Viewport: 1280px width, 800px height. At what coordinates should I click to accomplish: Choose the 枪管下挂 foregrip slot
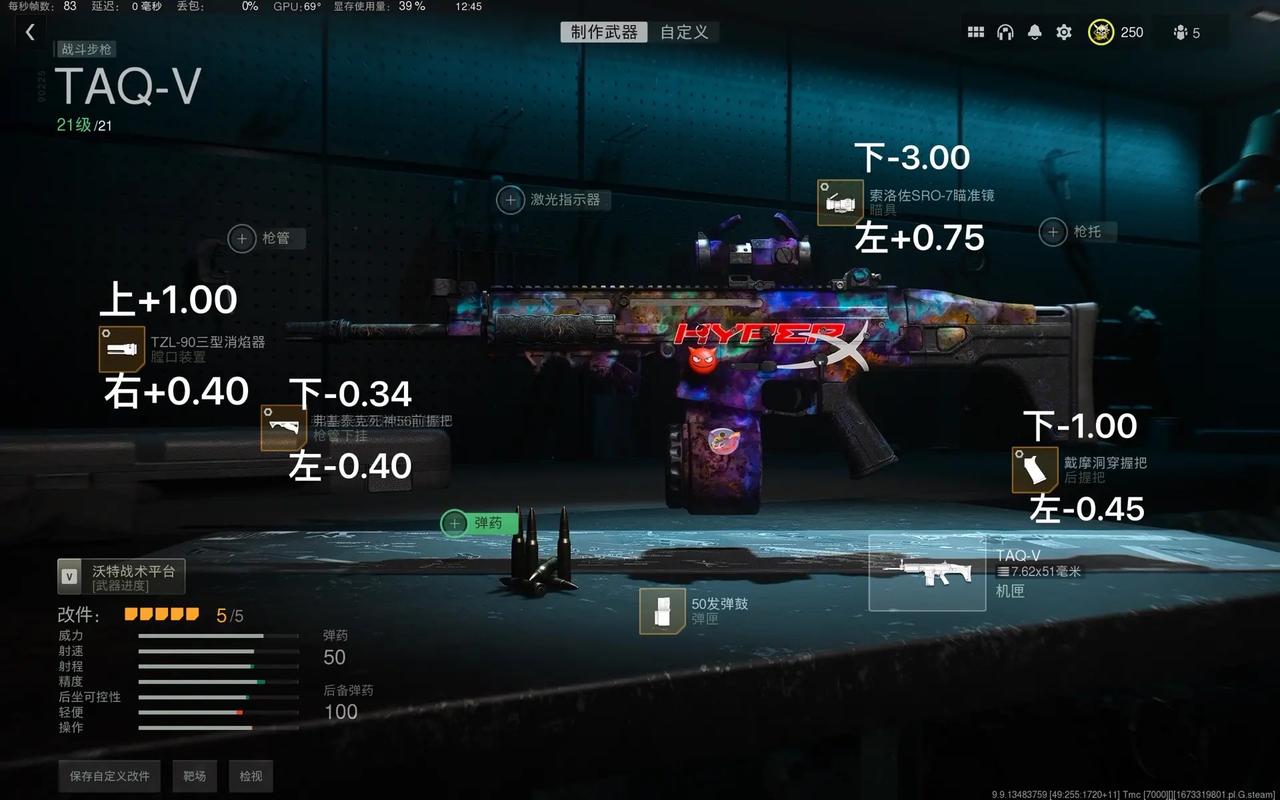pyautogui.click(x=283, y=428)
